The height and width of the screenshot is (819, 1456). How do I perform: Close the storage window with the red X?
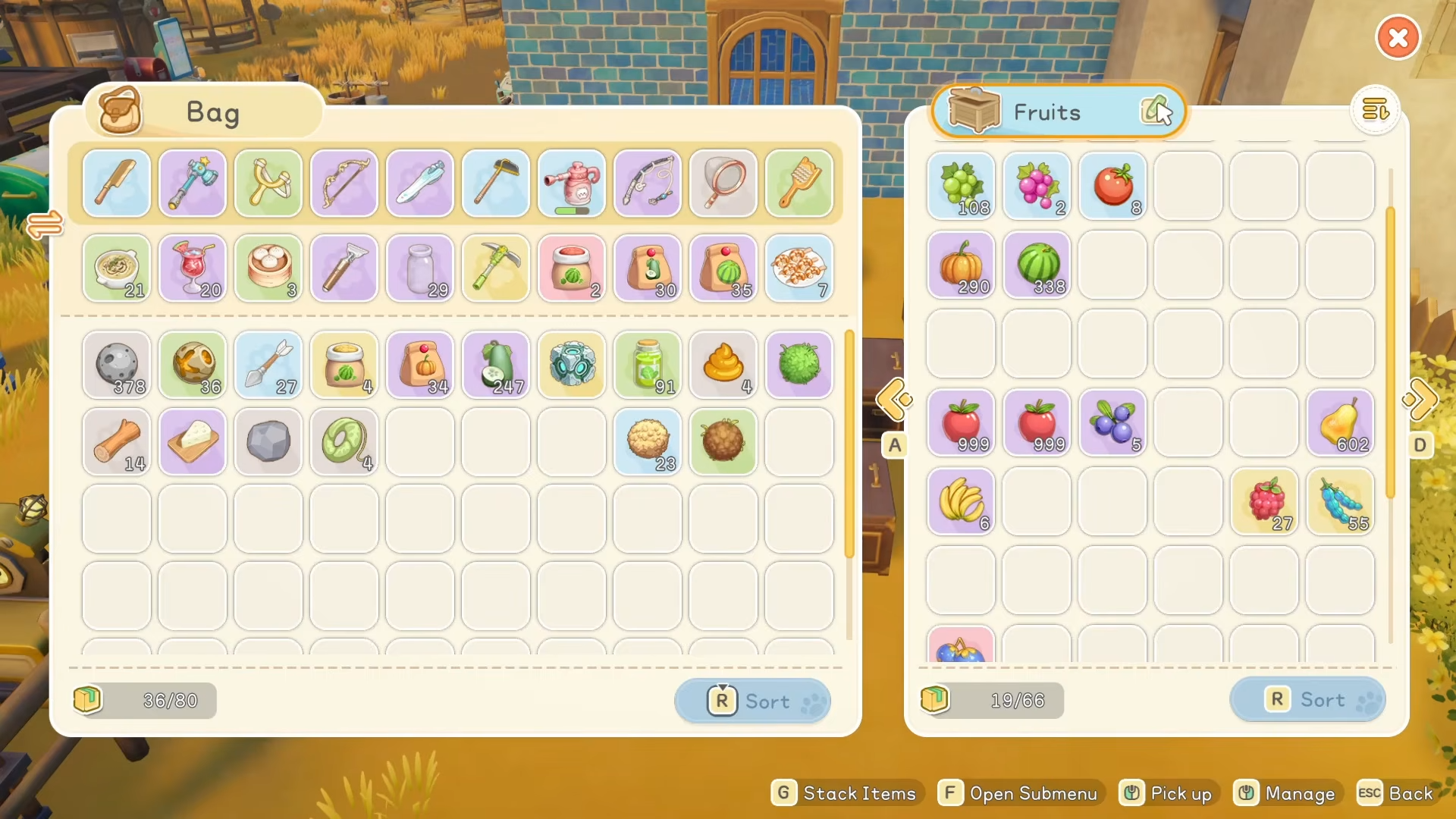(x=1398, y=37)
